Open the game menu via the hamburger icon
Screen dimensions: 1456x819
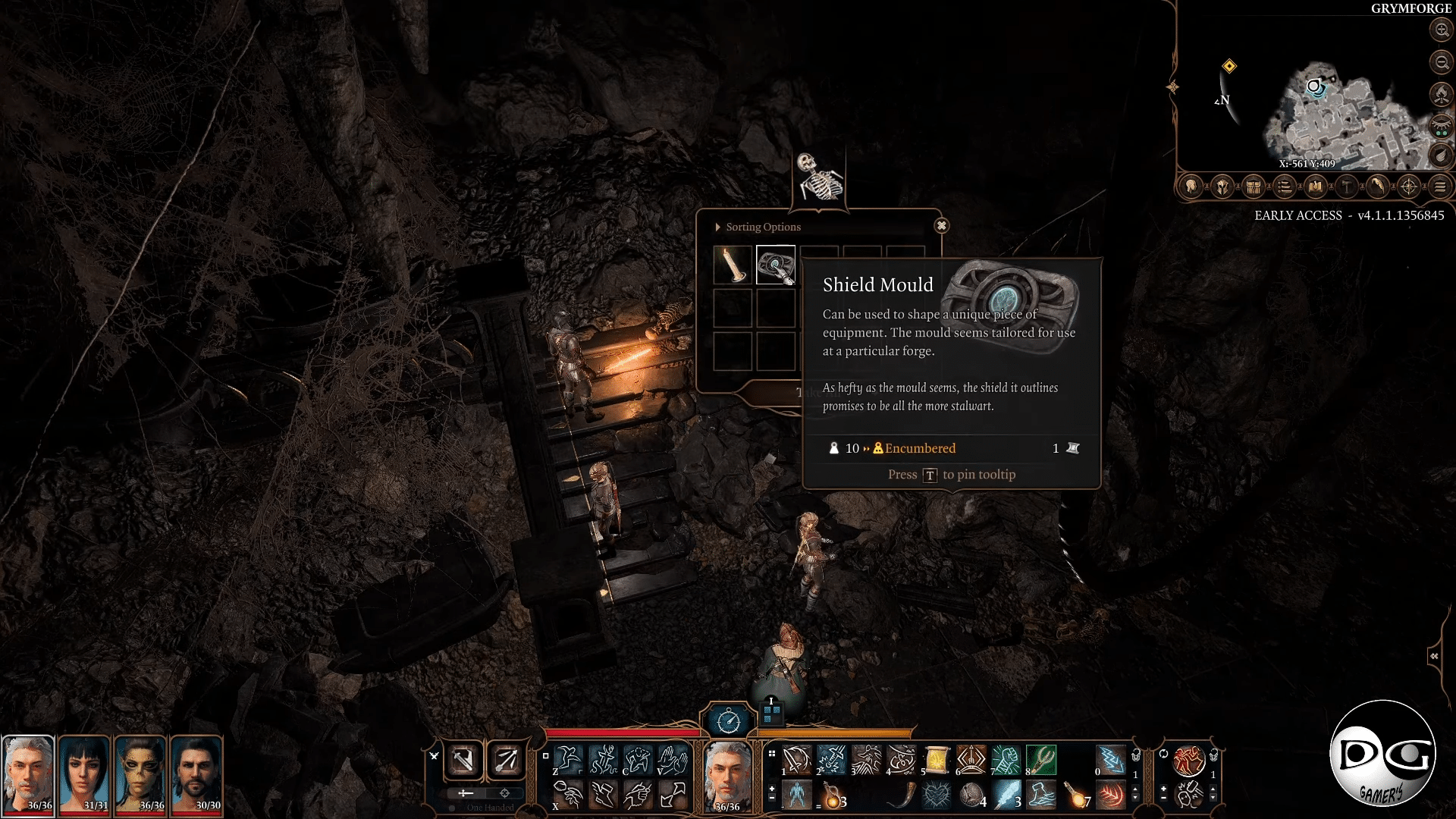click(1440, 187)
